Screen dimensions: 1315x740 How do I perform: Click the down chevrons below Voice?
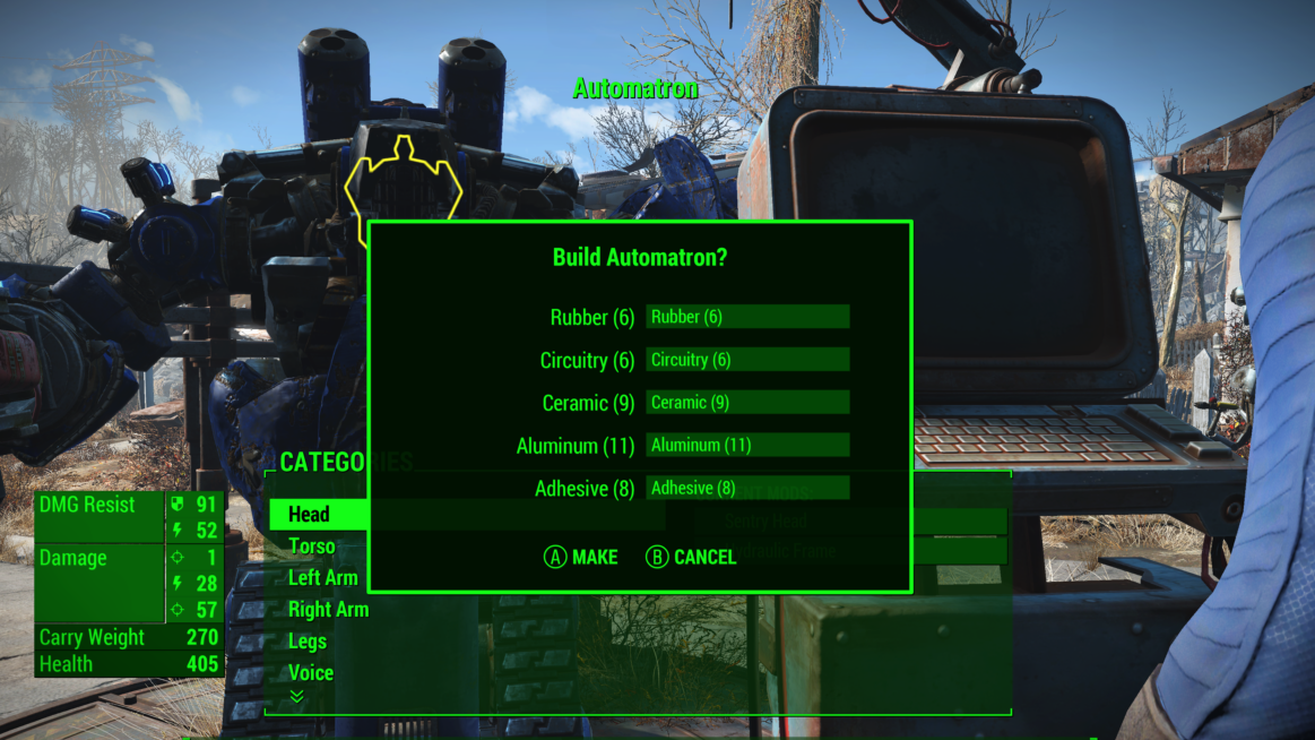[x=297, y=696]
